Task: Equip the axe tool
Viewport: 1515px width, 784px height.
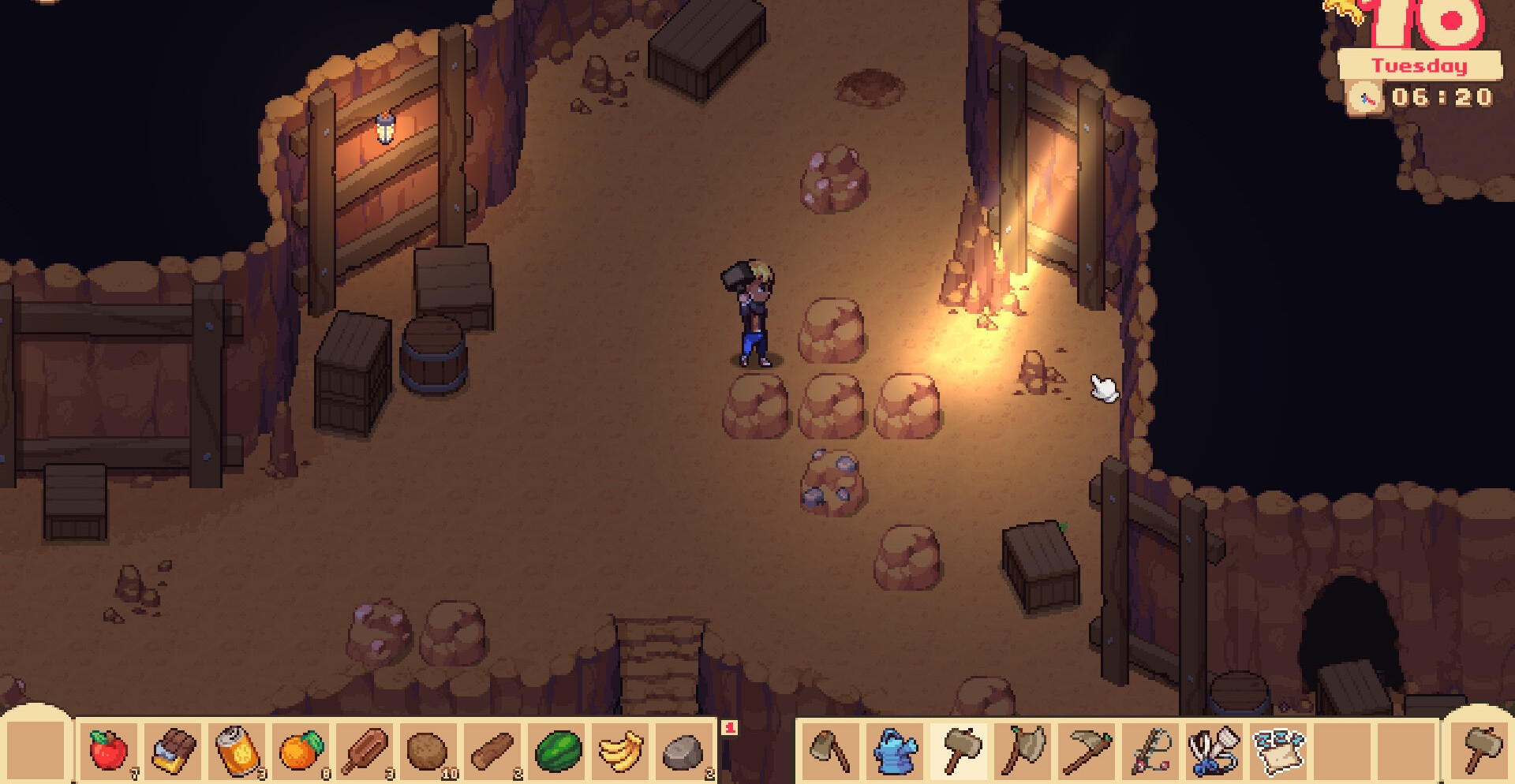Action: (x=1023, y=750)
